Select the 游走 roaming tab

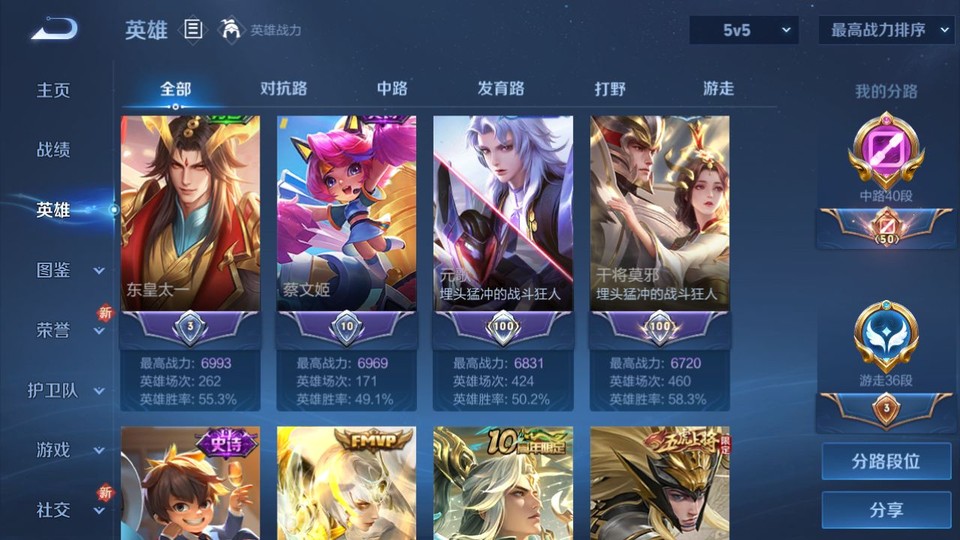tap(718, 88)
